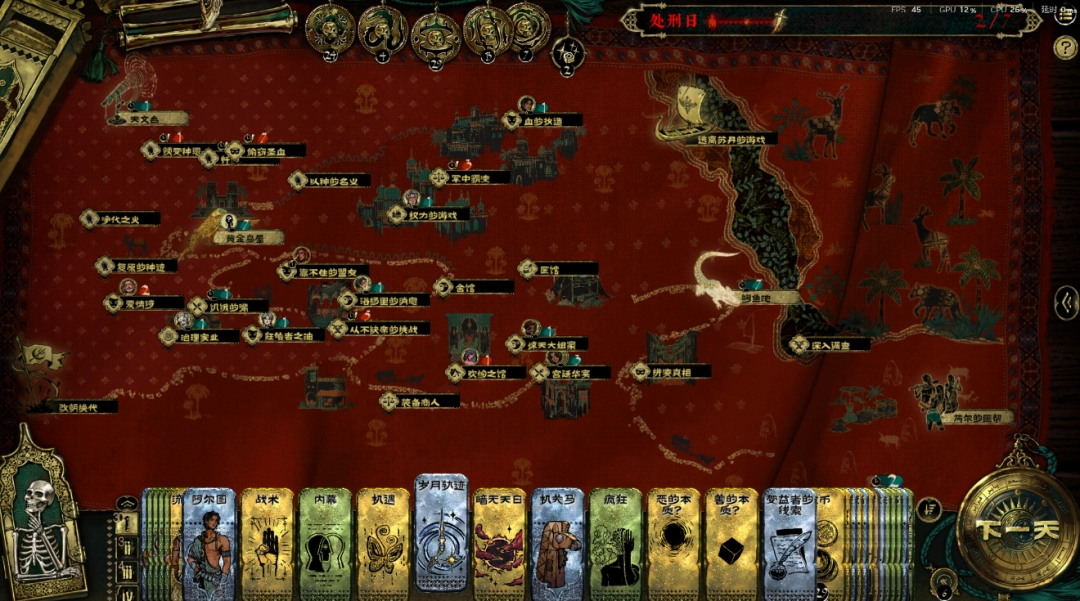The width and height of the screenshot is (1080, 601).
Task: Click the 下一天 next day button
Action: (1017, 530)
